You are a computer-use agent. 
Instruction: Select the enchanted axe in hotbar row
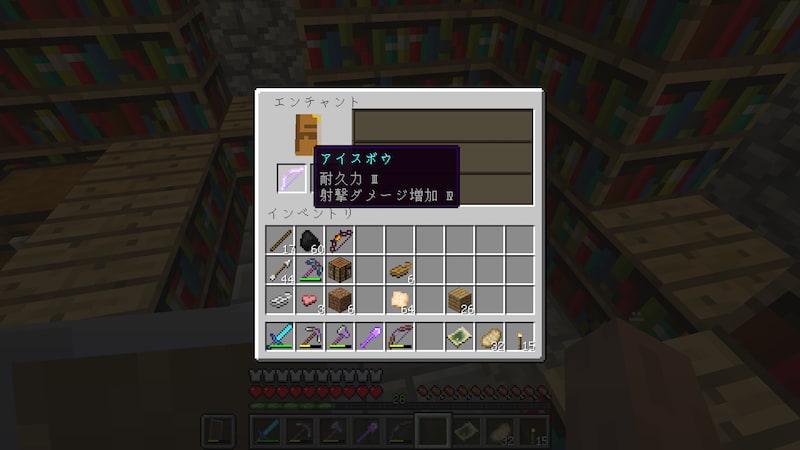click(340, 337)
